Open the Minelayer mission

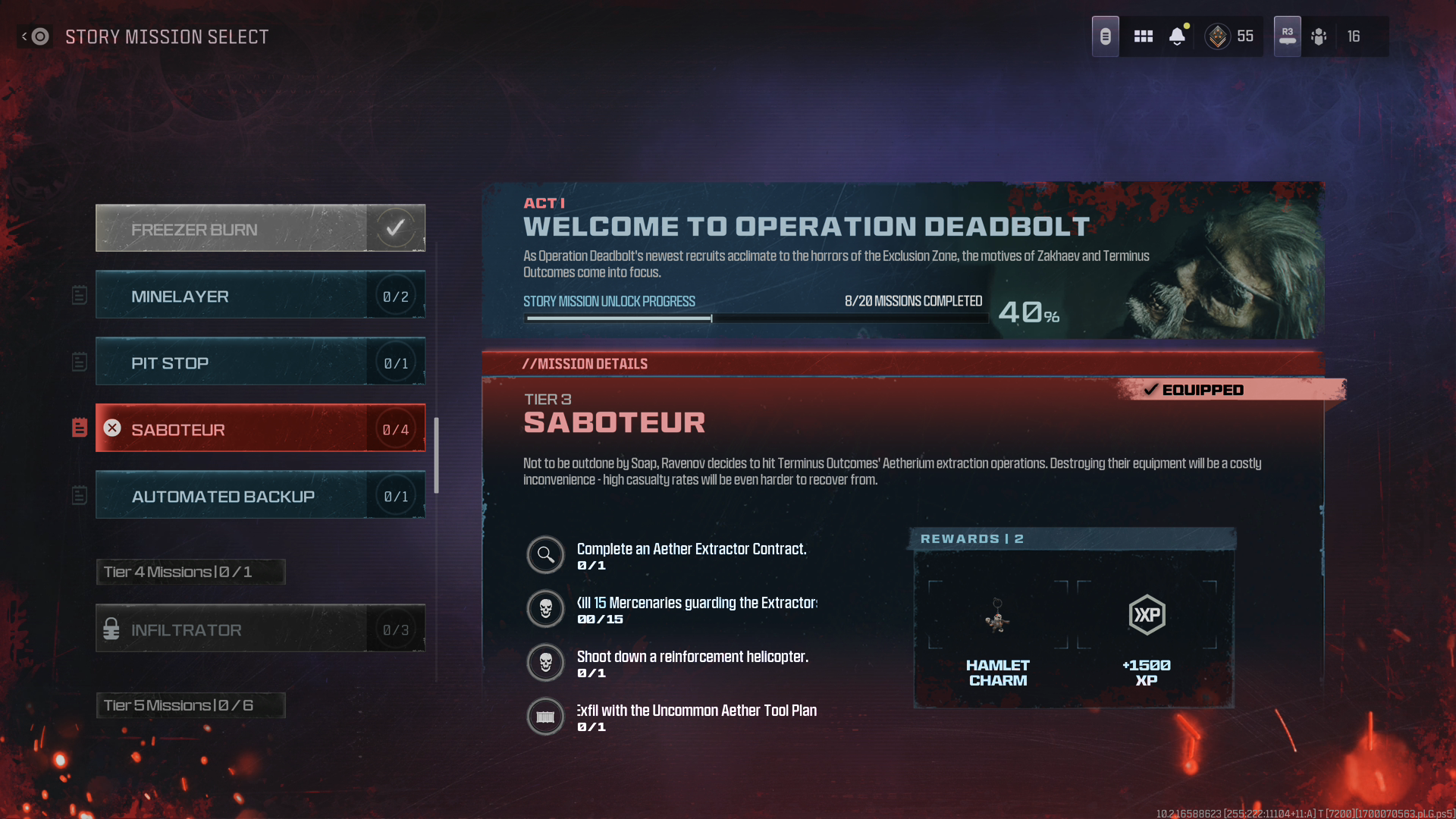259,295
